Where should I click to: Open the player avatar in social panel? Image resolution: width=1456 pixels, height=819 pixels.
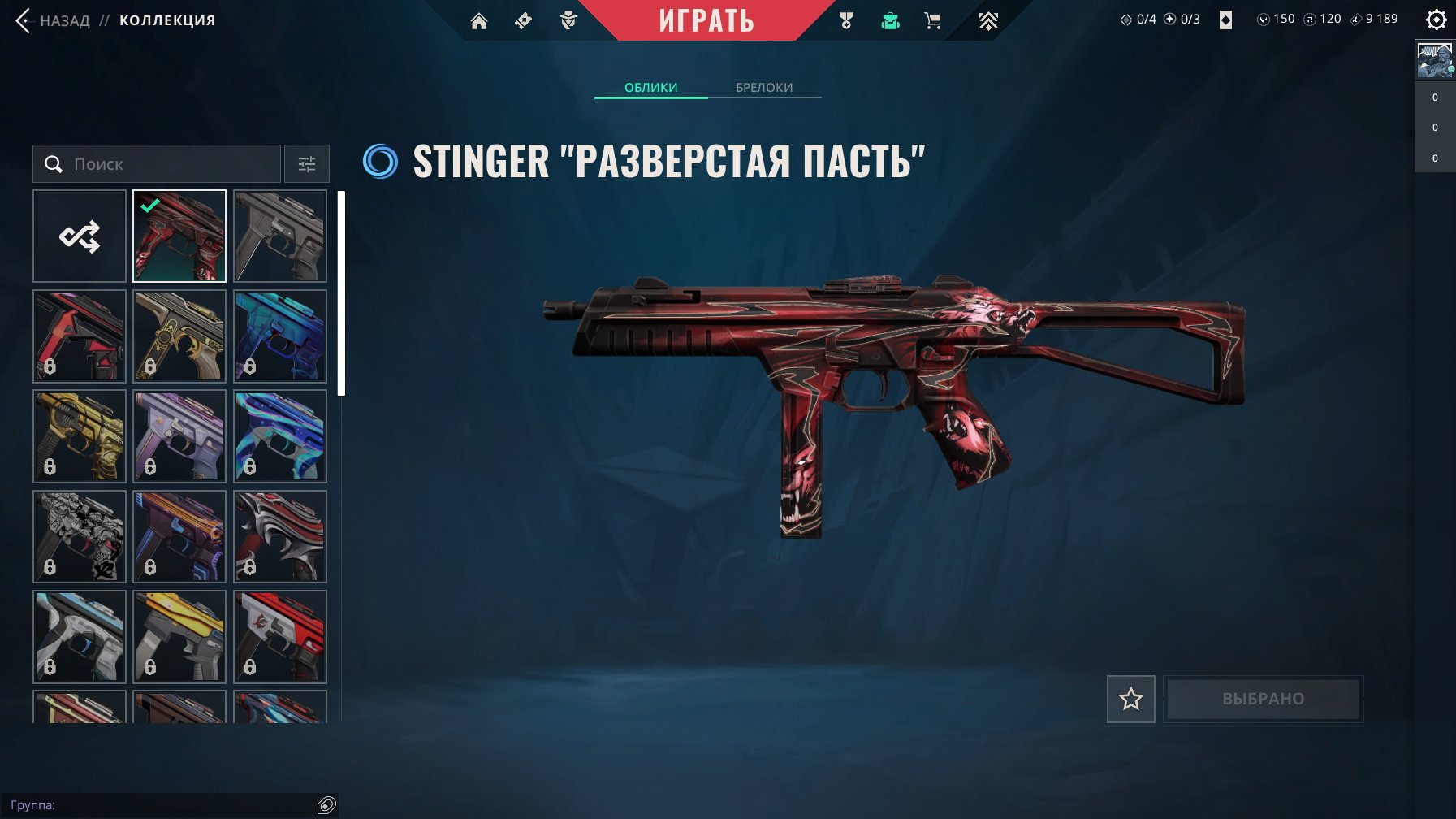pyautogui.click(x=1434, y=61)
